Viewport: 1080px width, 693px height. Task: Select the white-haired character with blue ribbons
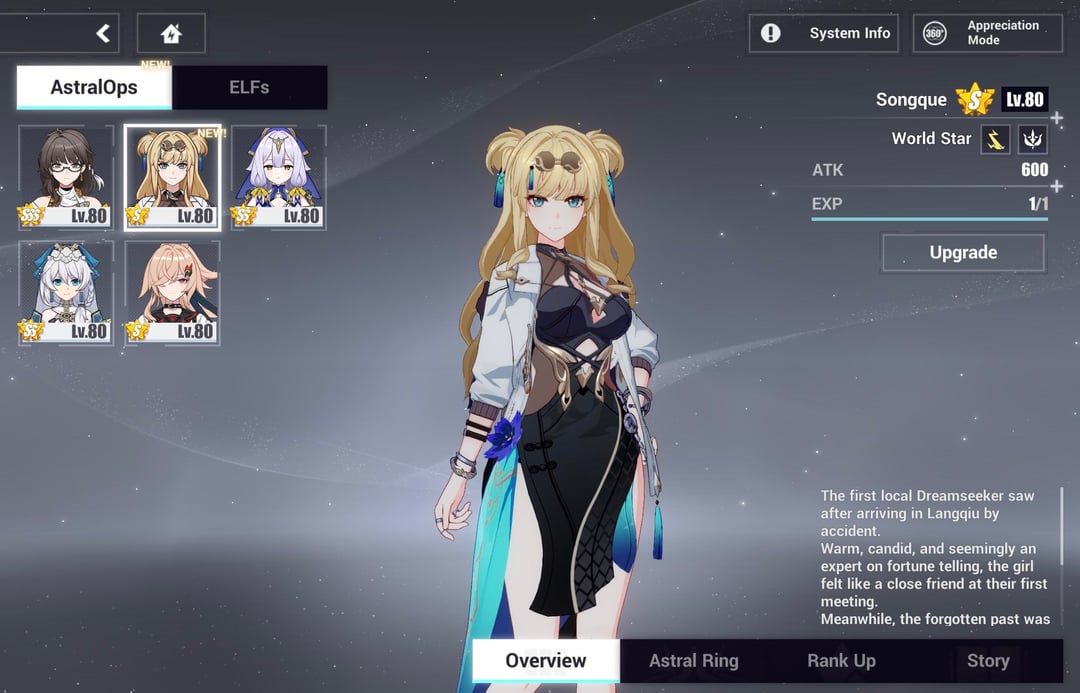(66, 293)
